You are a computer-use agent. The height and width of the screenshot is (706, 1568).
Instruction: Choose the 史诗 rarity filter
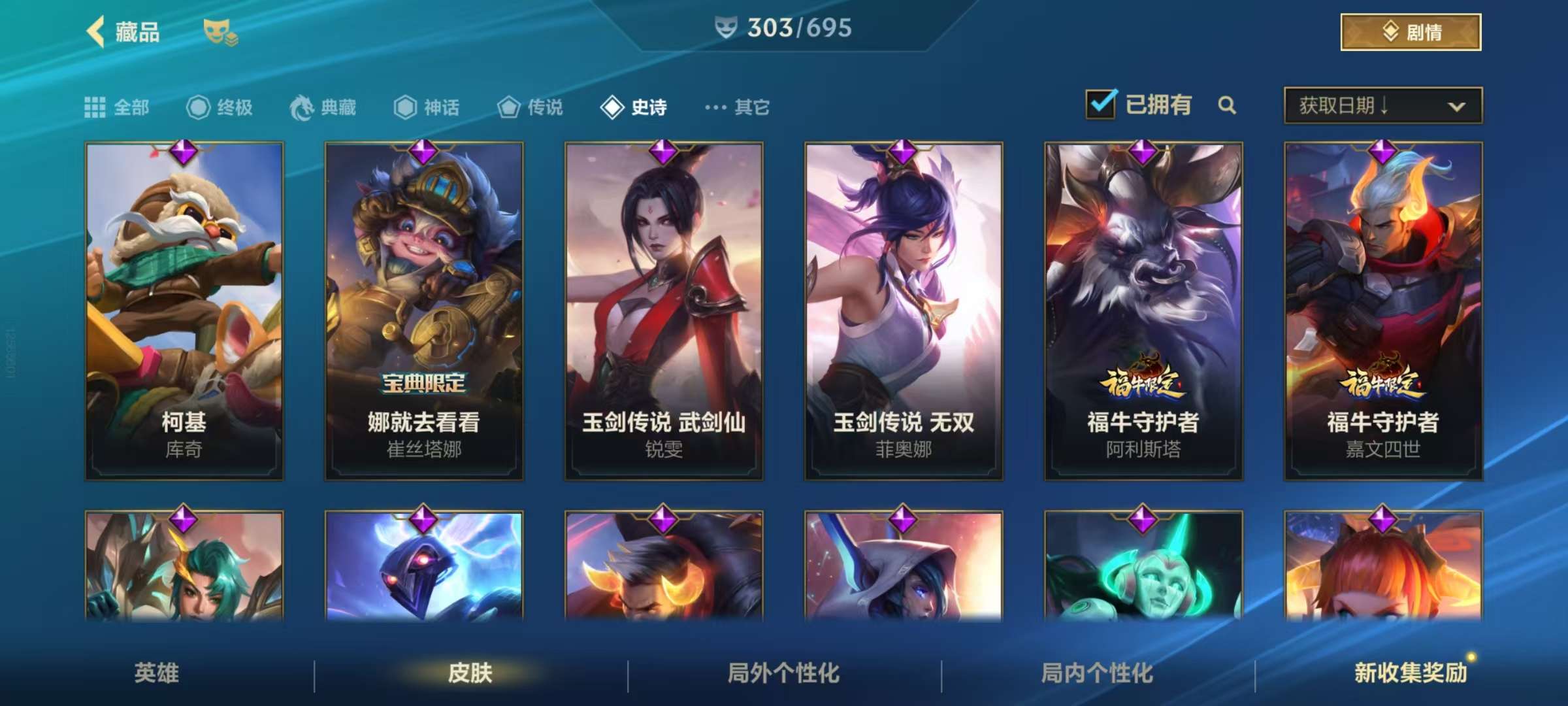(634, 107)
